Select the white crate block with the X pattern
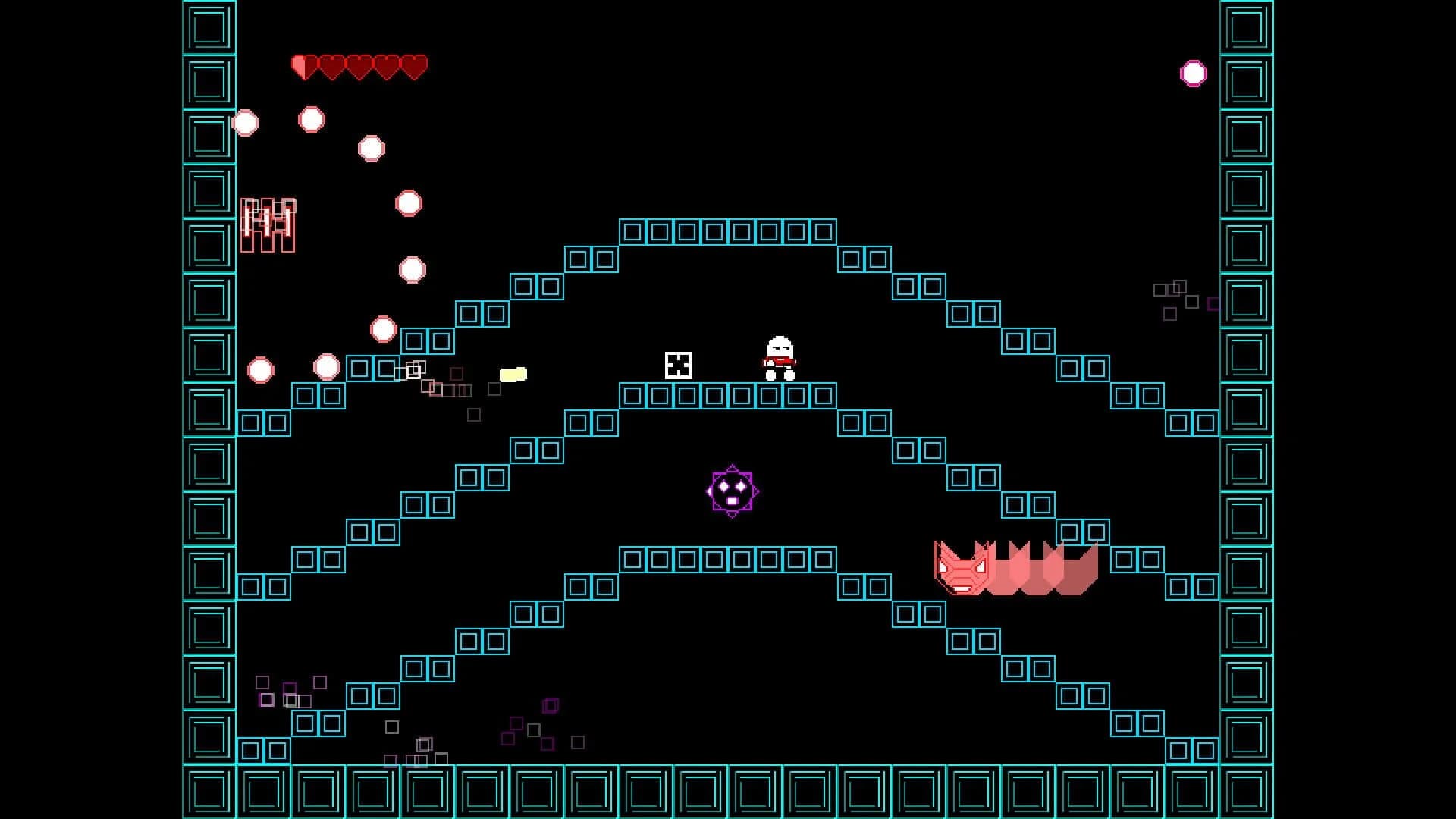The height and width of the screenshot is (819, 1456). pyautogui.click(x=679, y=366)
